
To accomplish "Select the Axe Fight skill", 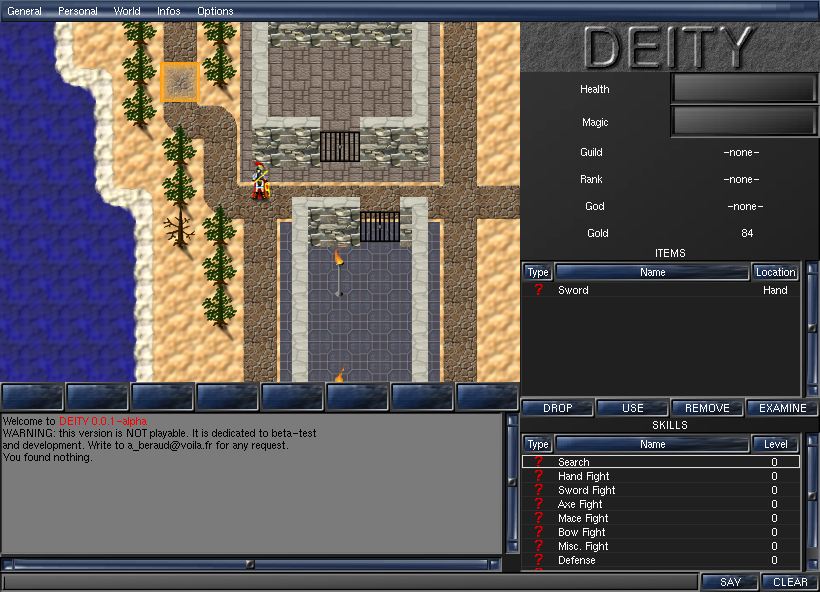I will 660,504.
